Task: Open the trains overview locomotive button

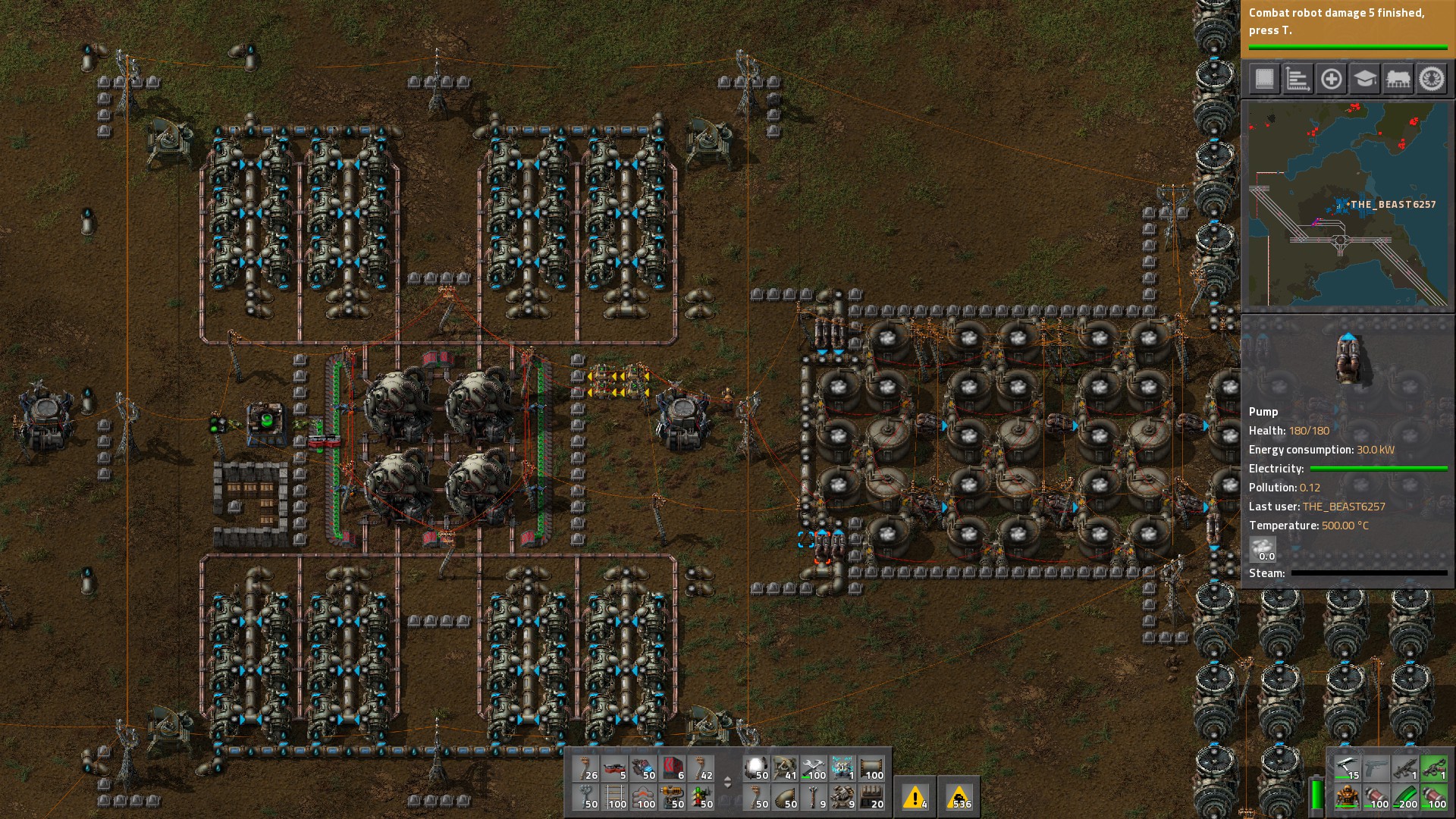Action: click(x=1398, y=79)
